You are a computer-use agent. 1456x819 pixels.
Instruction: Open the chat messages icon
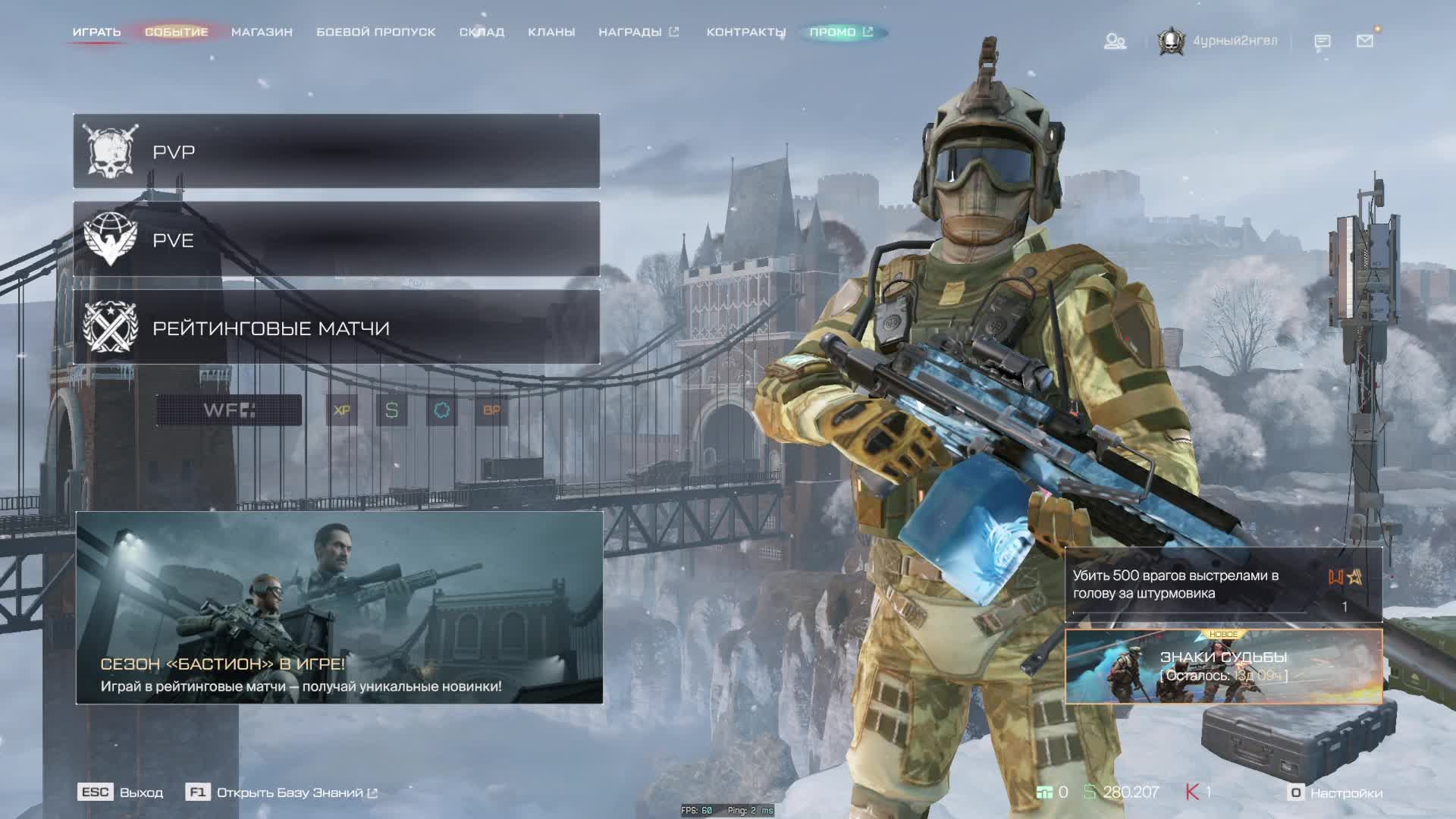coord(1322,41)
